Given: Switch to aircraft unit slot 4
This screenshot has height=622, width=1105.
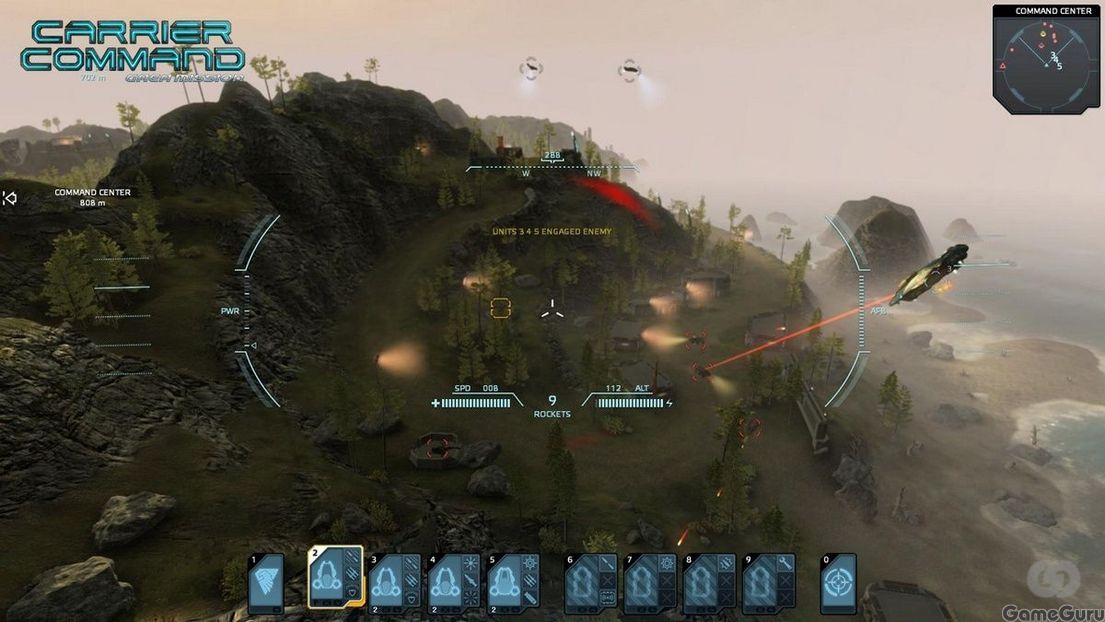Looking at the screenshot, I should [453, 582].
